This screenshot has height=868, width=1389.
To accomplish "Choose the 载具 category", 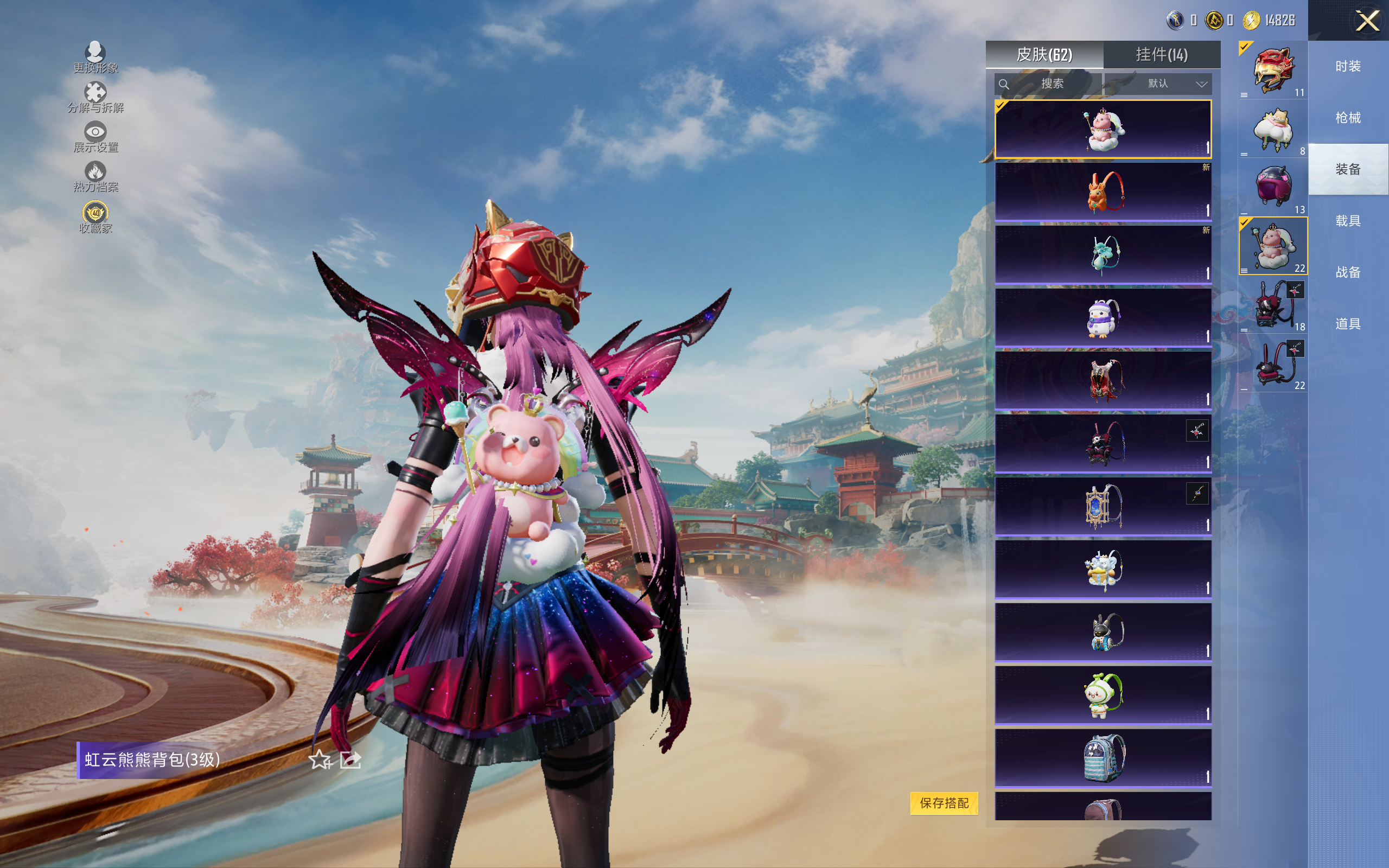I will pyautogui.click(x=1348, y=221).
